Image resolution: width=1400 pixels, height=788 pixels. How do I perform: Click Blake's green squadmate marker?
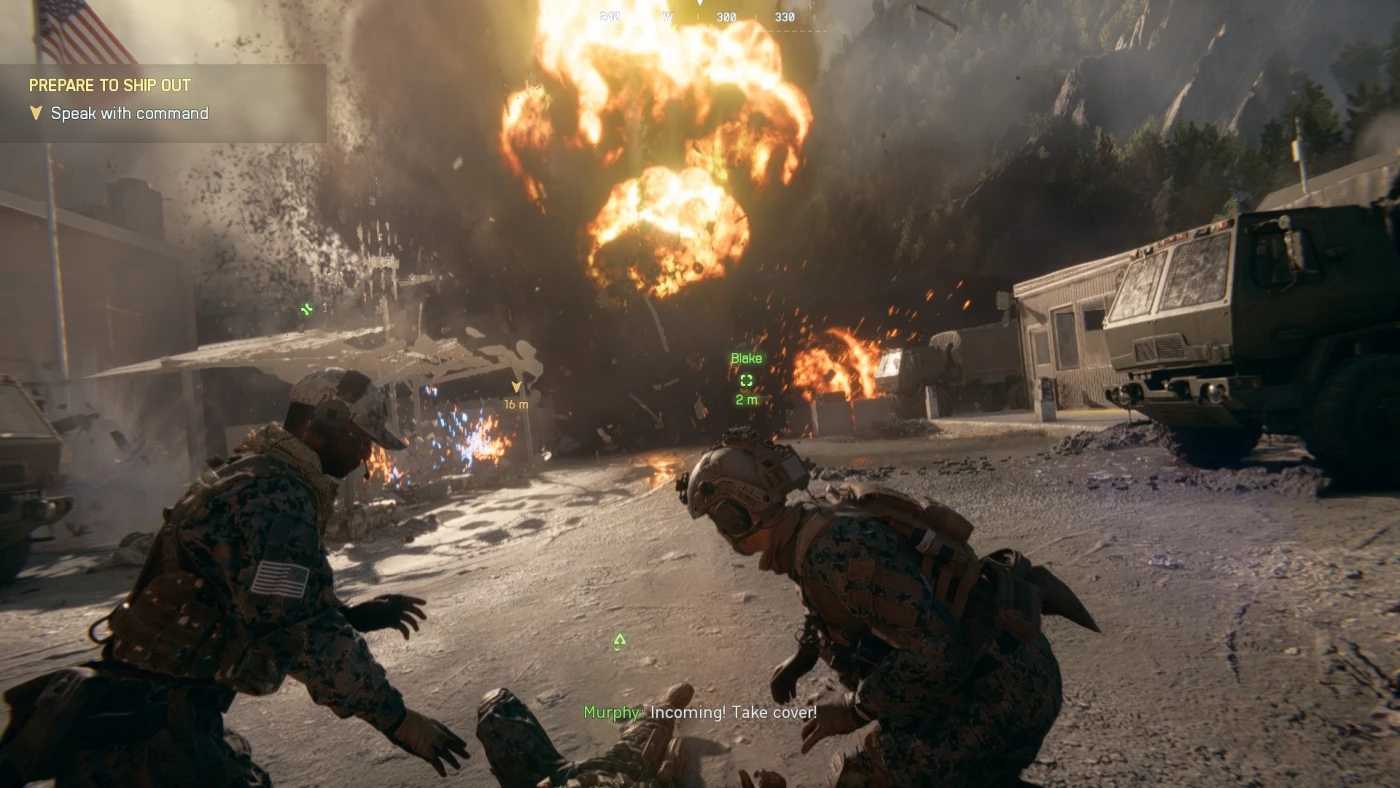[746, 380]
